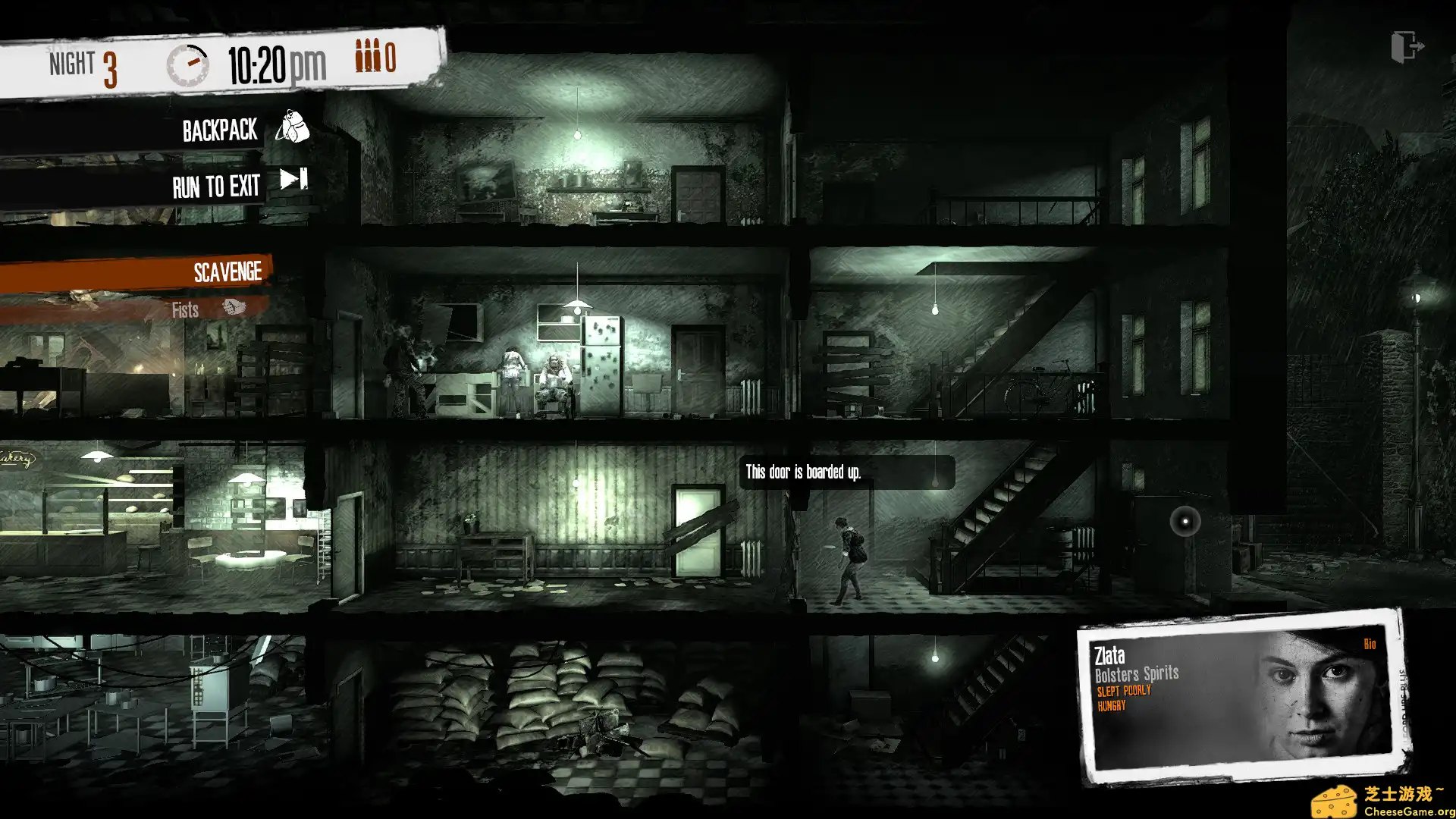Click the clock timer icon

tap(187, 63)
